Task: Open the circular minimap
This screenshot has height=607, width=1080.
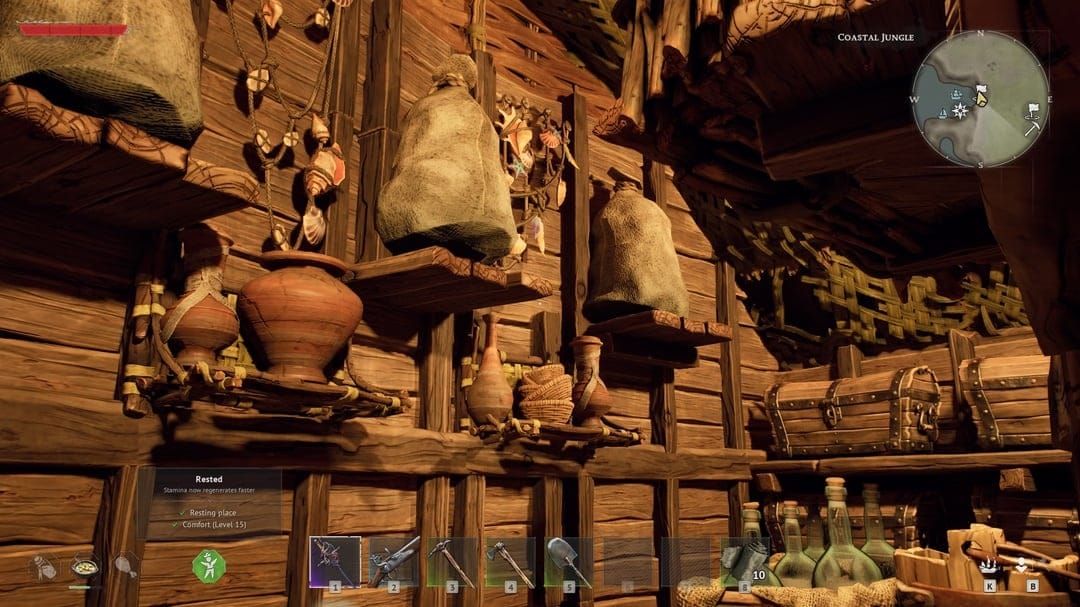Action: tap(979, 98)
